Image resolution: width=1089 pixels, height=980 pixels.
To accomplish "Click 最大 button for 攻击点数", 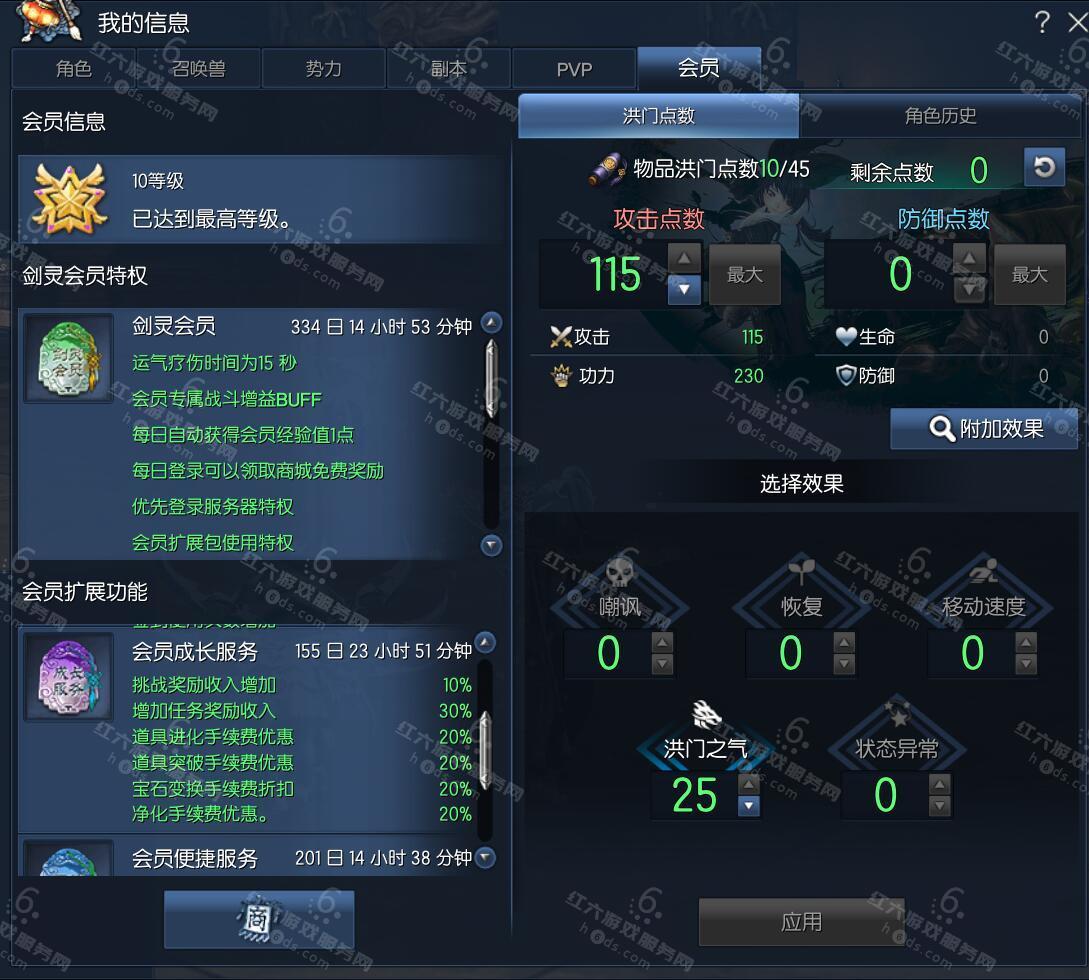I will point(744,275).
